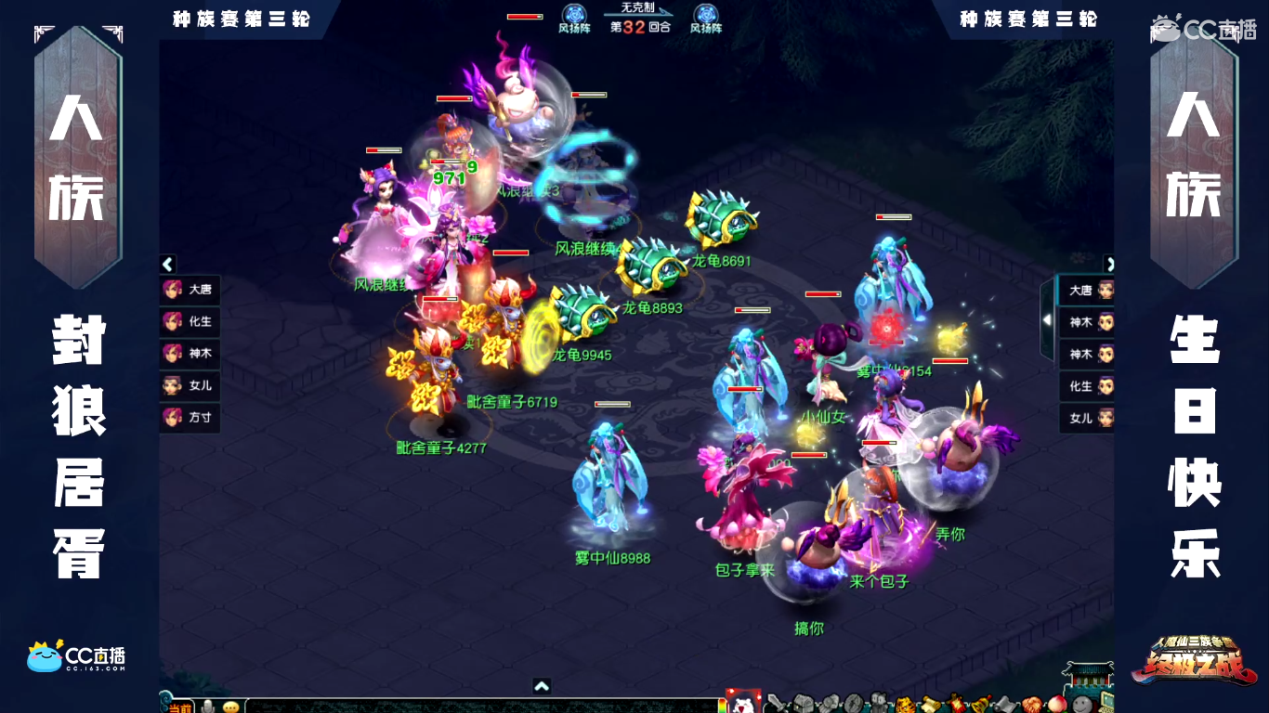
Task: Click the round smiley face toolbar icon
Action: coord(1082,704)
